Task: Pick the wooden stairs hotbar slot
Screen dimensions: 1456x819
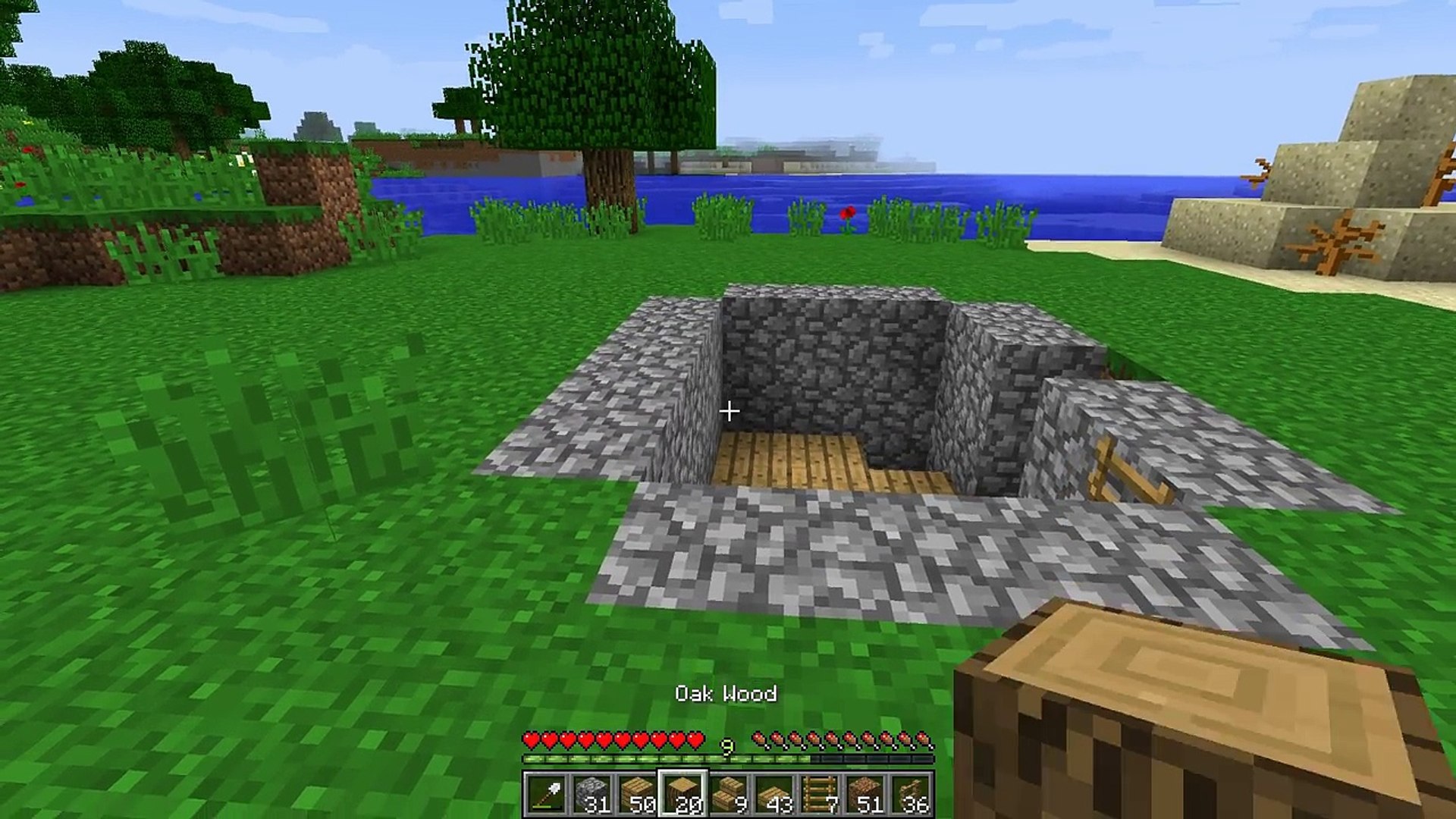Action: point(730,794)
